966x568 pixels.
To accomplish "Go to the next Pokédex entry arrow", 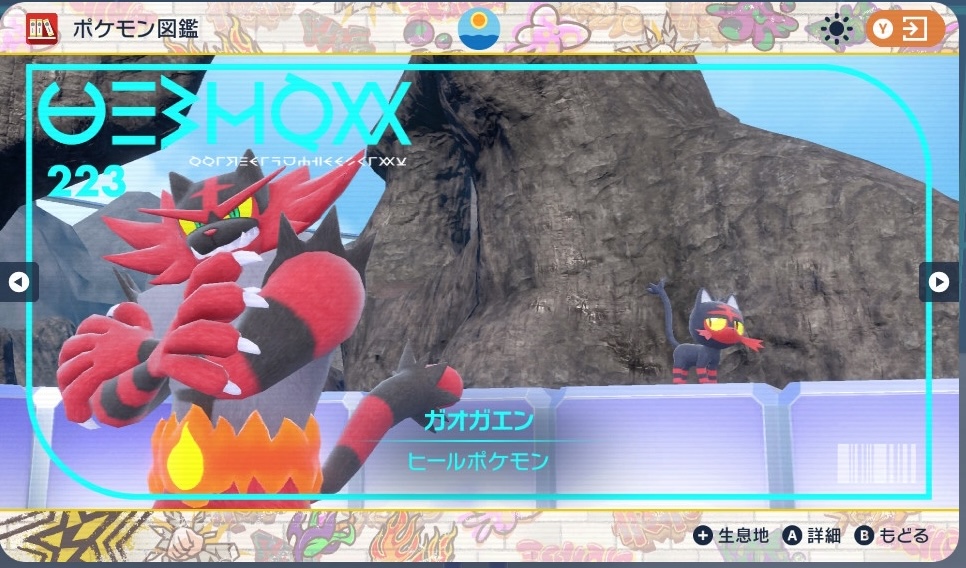I will coord(938,282).
